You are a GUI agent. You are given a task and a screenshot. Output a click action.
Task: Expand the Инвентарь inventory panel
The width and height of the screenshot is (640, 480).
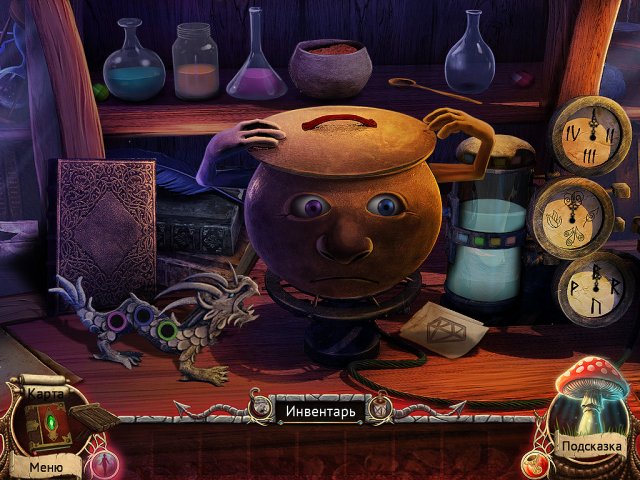pos(316,411)
